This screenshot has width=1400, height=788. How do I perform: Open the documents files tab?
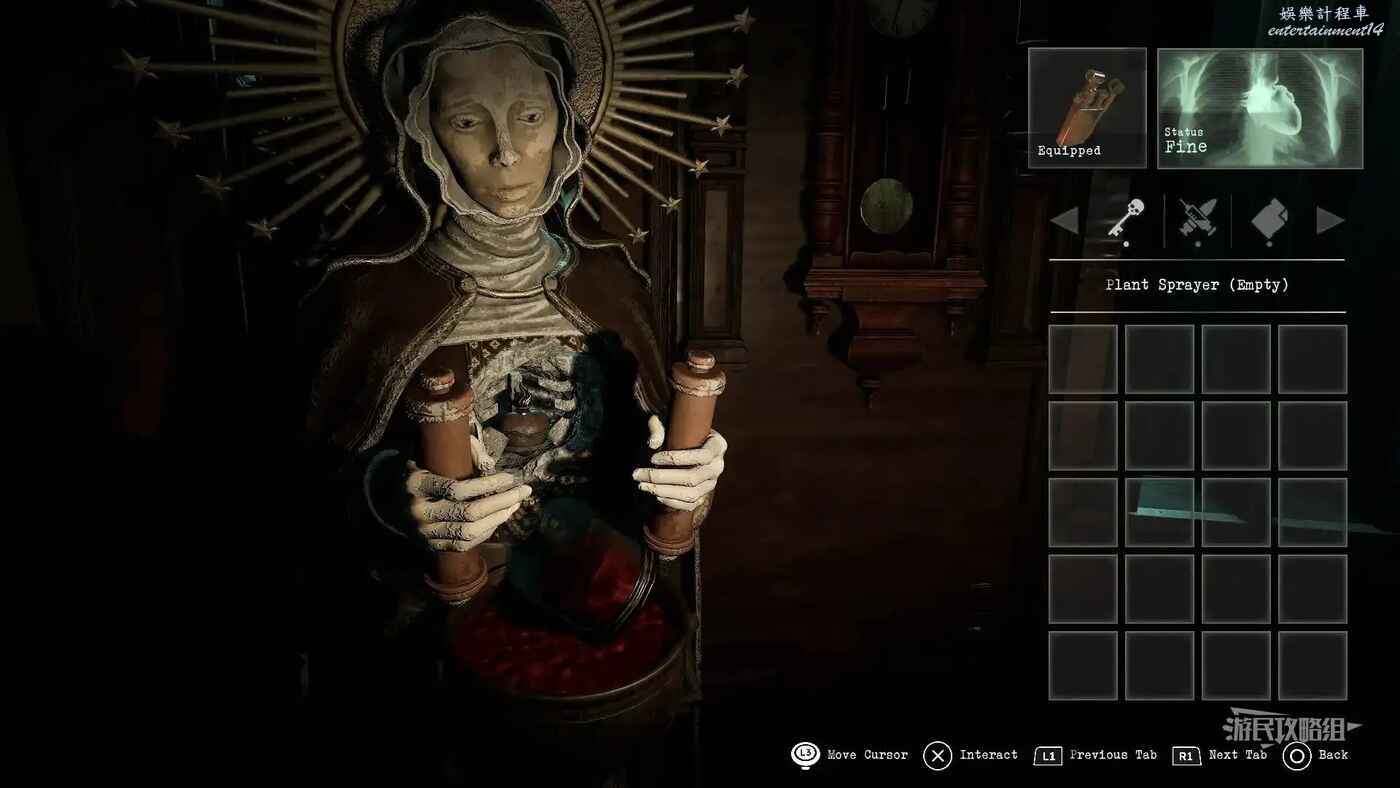point(1269,218)
